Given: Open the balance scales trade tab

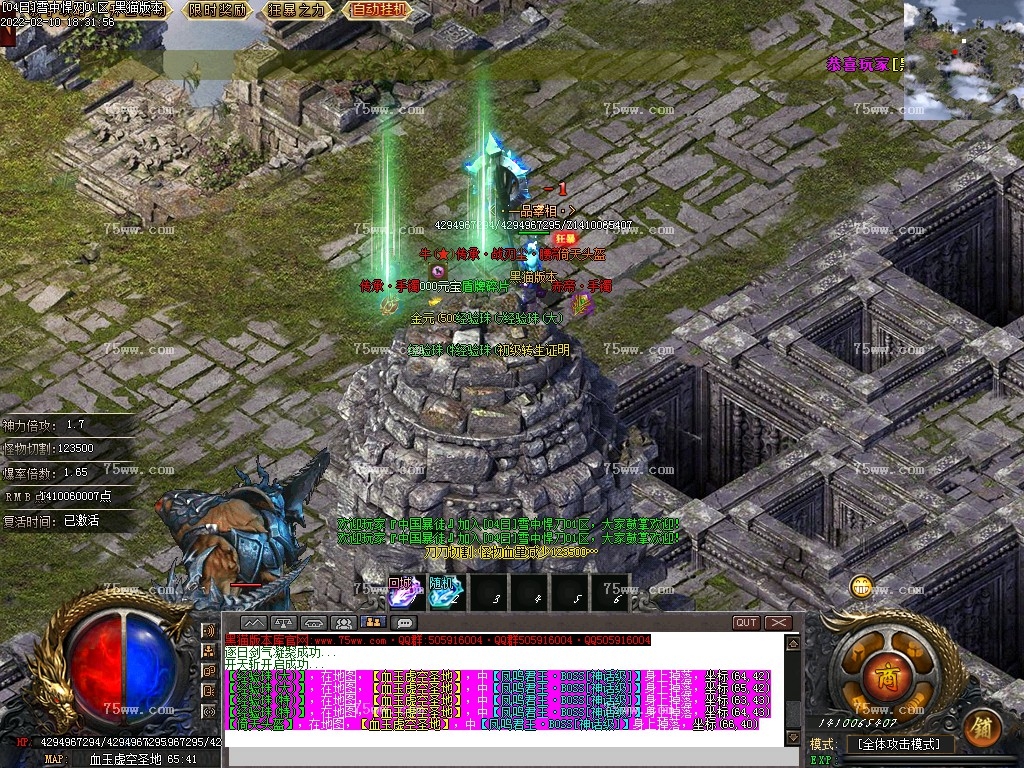Looking at the screenshot, I should 283,623.
